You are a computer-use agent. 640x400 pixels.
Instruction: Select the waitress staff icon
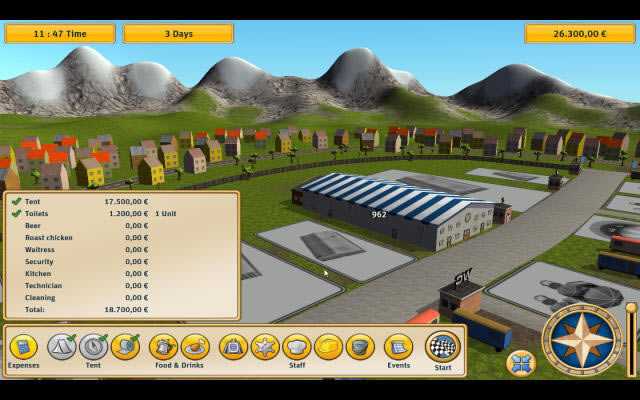pyautogui.click(x=233, y=347)
